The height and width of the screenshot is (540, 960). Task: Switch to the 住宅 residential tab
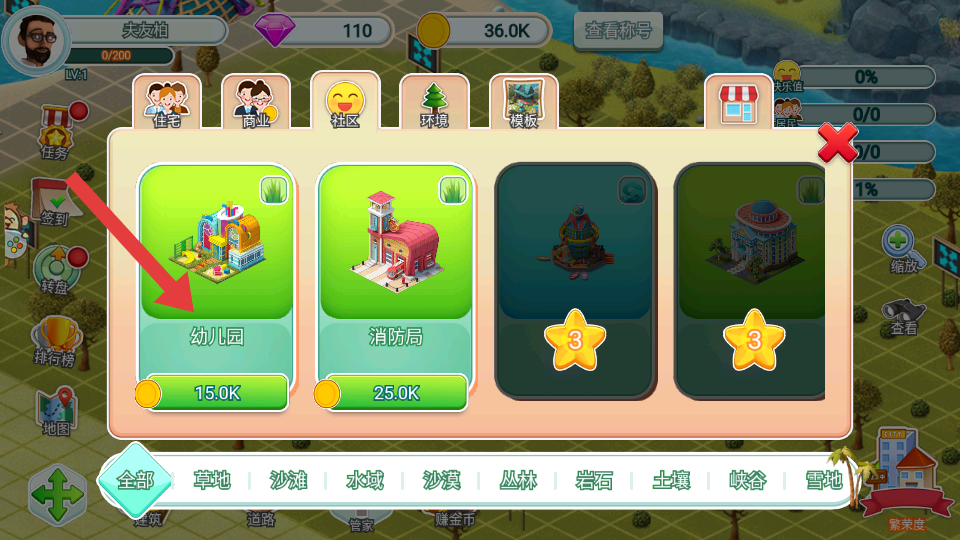tap(167, 102)
